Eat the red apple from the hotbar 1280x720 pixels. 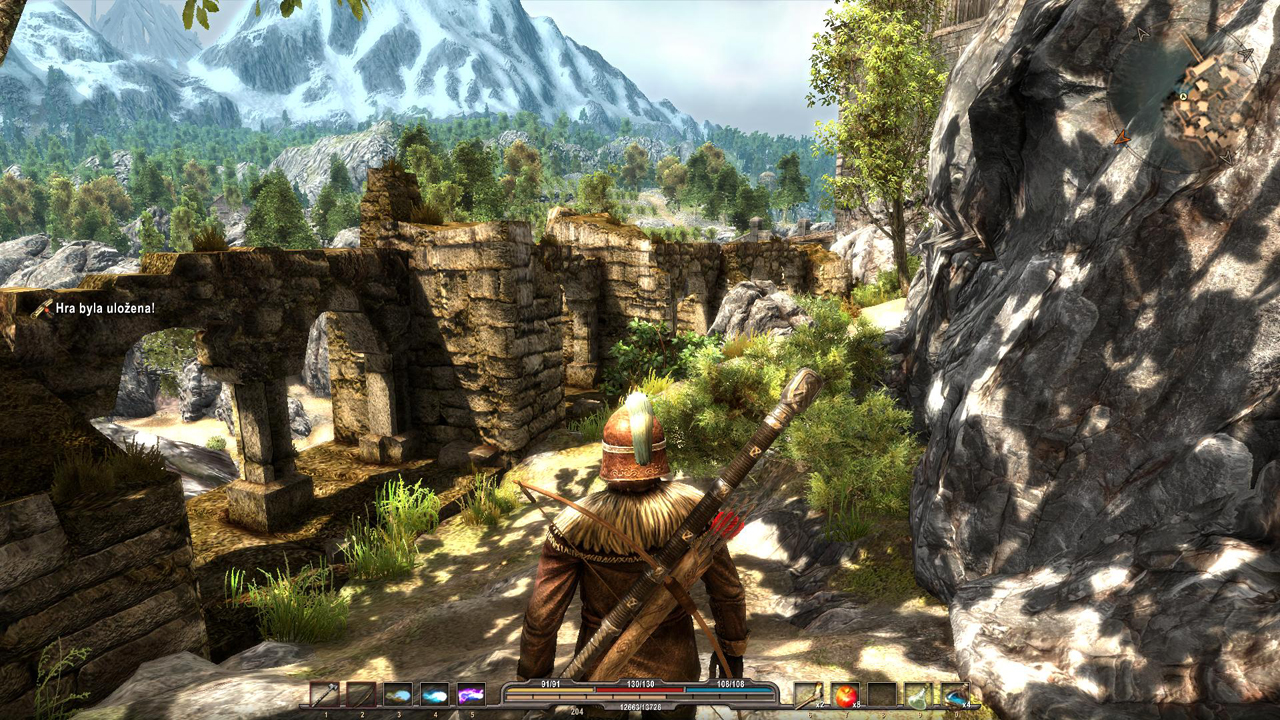click(x=845, y=695)
